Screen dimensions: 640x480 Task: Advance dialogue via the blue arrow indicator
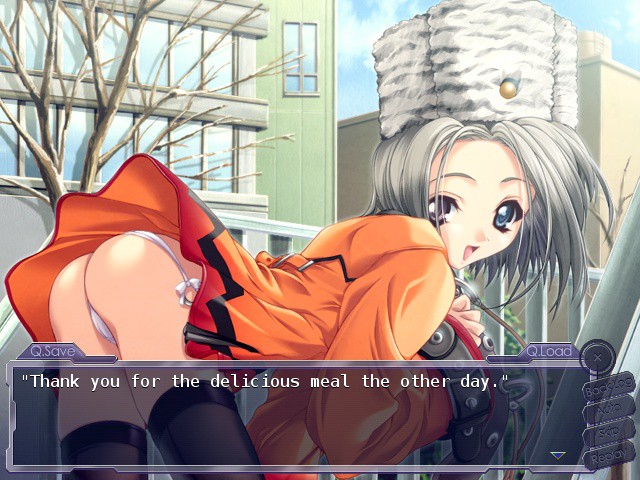click(x=558, y=455)
